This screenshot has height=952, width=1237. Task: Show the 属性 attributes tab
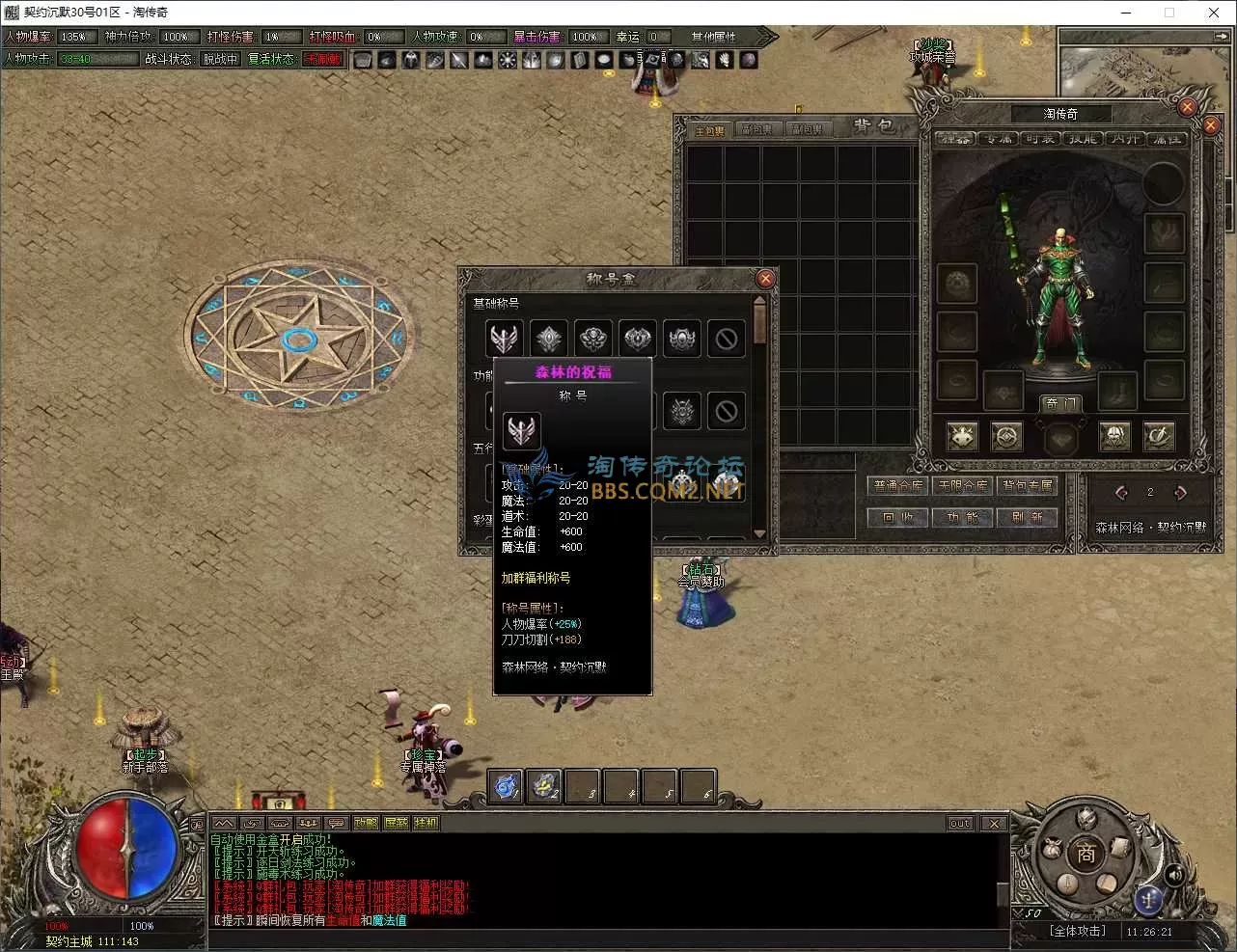coord(1167,139)
